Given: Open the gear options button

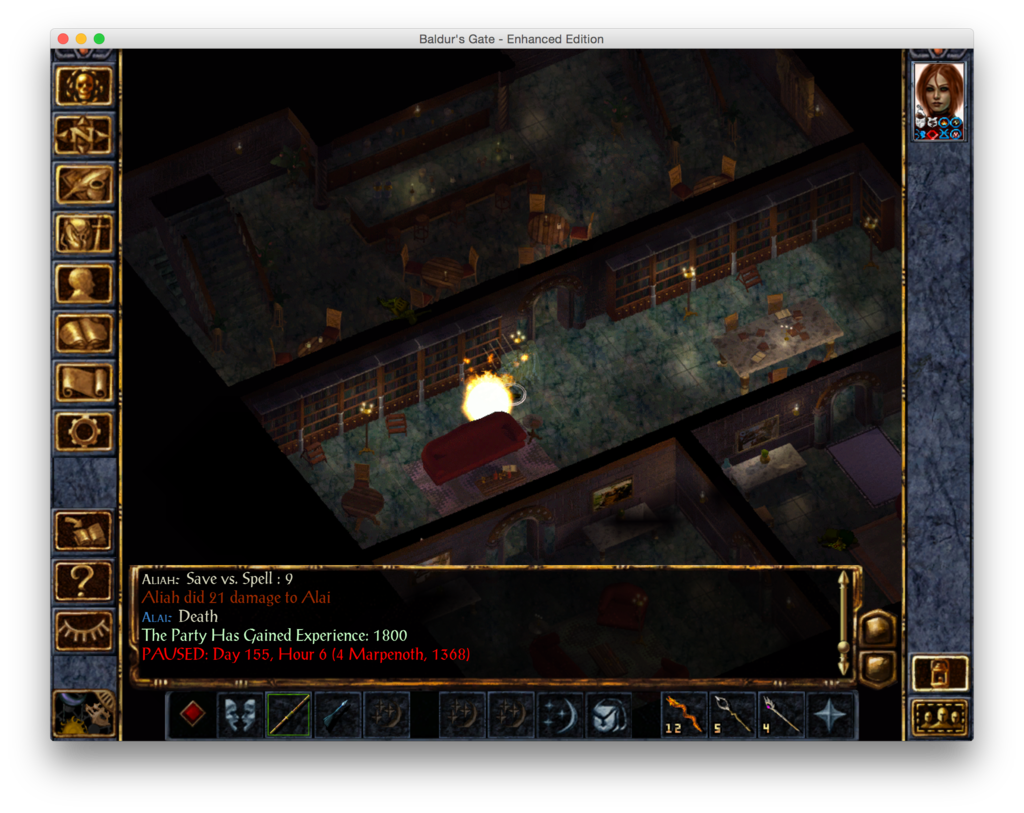Looking at the screenshot, I should tap(84, 430).
